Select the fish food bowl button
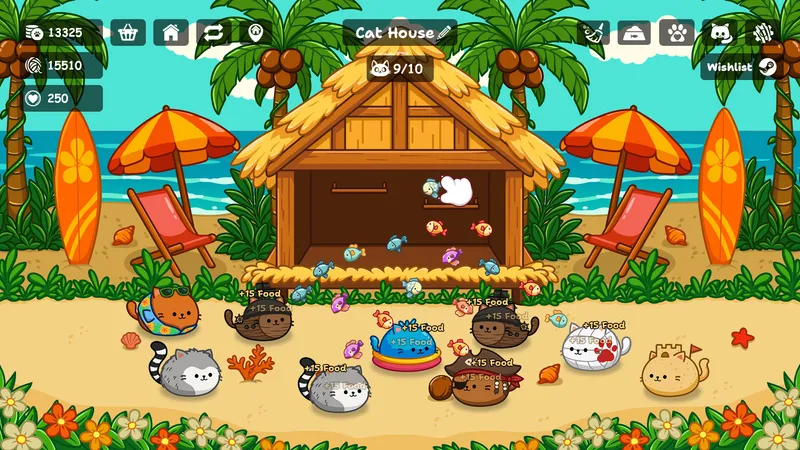The height and width of the screenshot is (450, 800). (634, 33)
